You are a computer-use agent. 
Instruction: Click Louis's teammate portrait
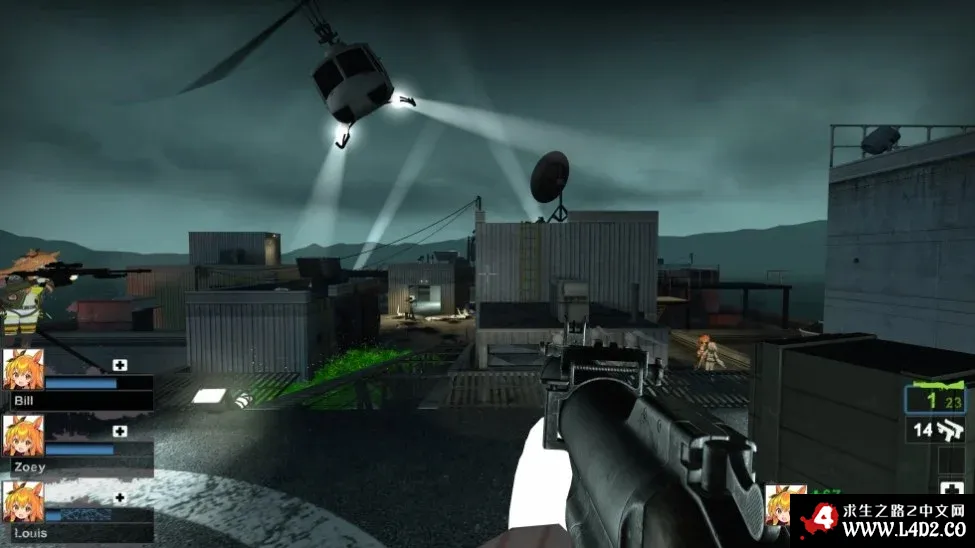23,501
